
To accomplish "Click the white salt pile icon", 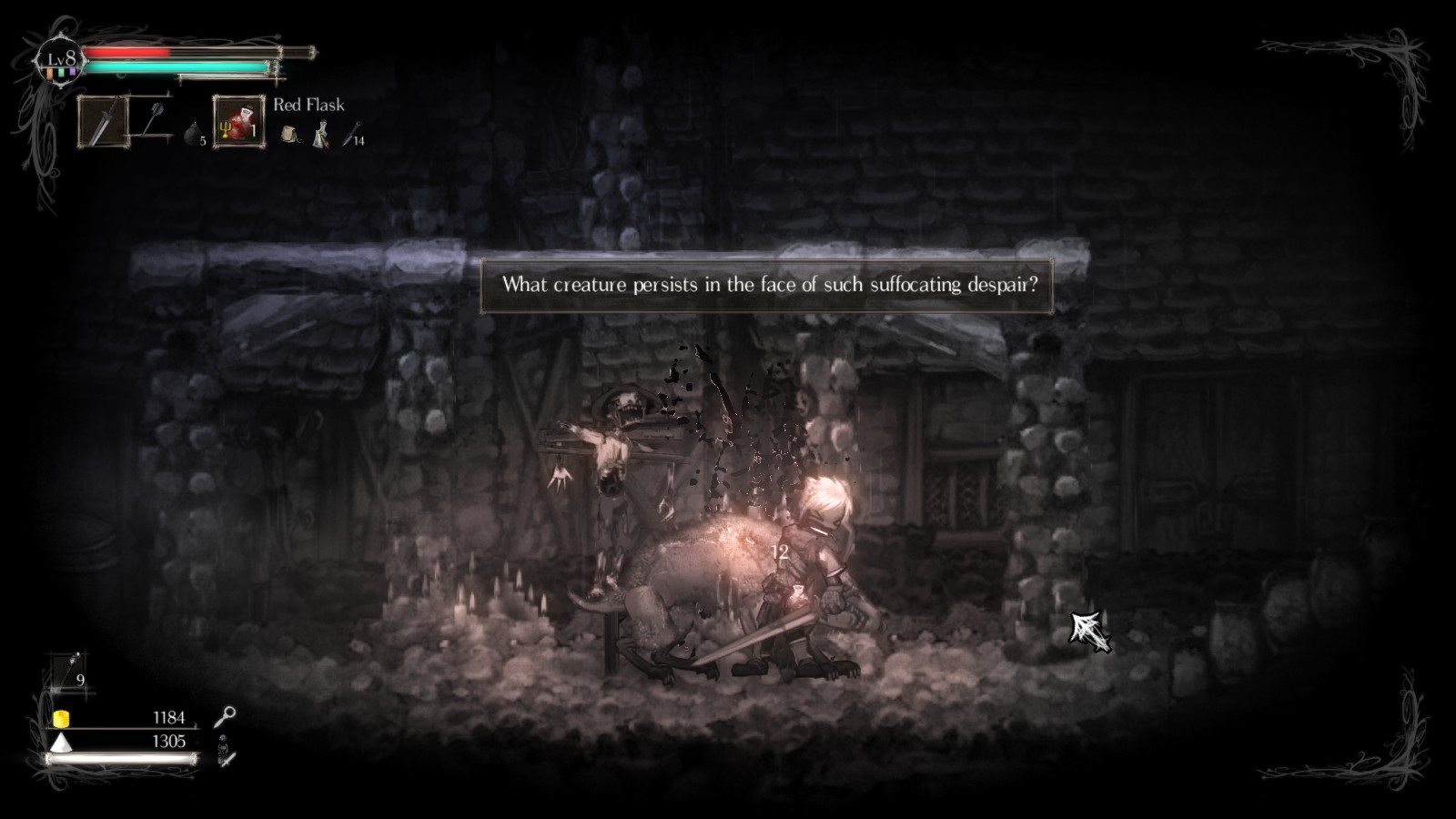I will 60,743.
